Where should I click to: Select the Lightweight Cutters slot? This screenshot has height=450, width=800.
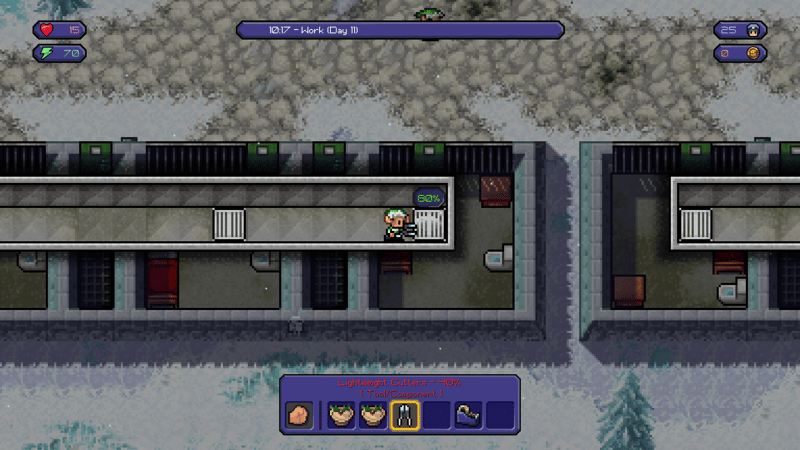(405, 414)
